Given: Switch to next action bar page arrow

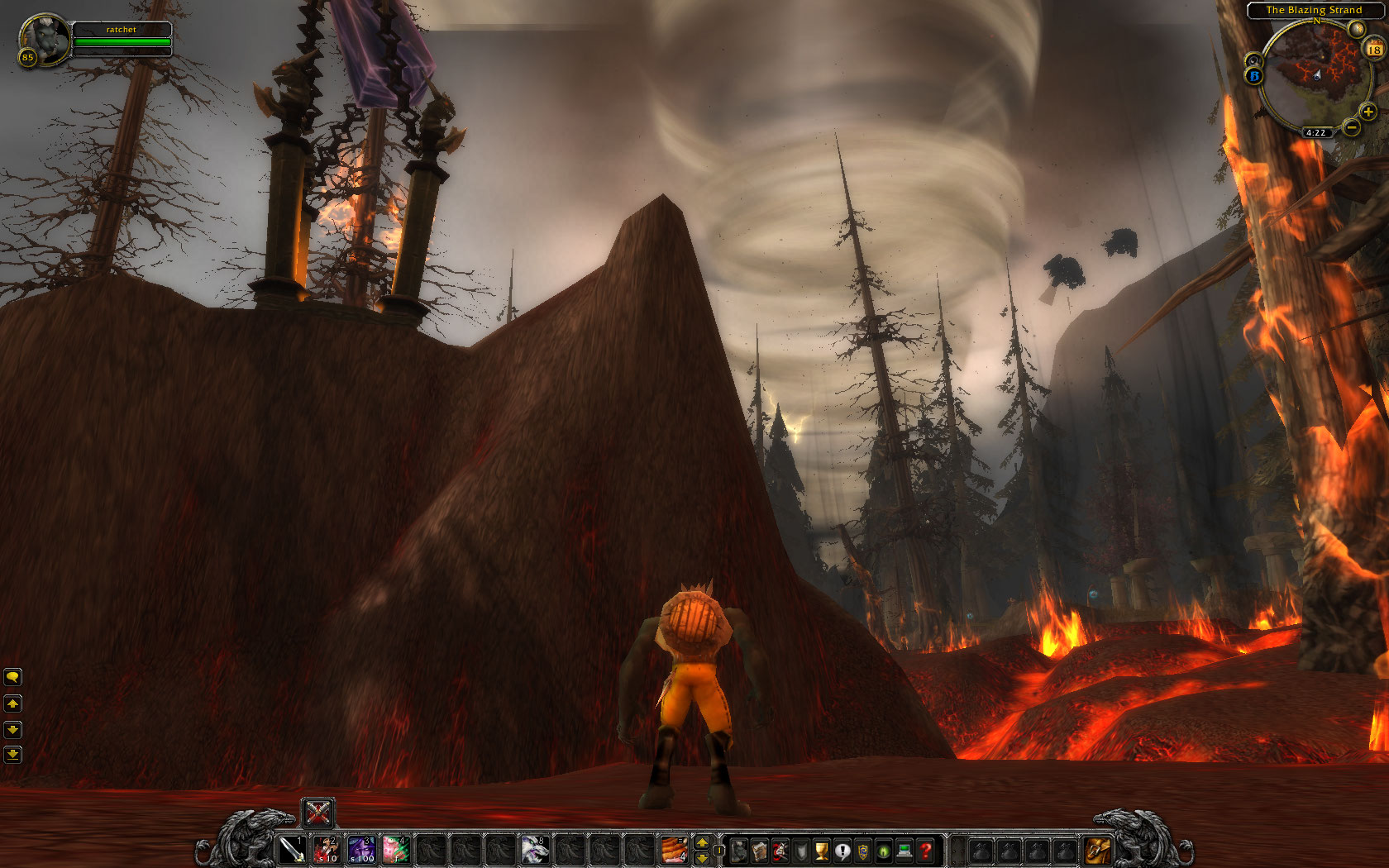Looking at the screenshot, I should 702,842.
